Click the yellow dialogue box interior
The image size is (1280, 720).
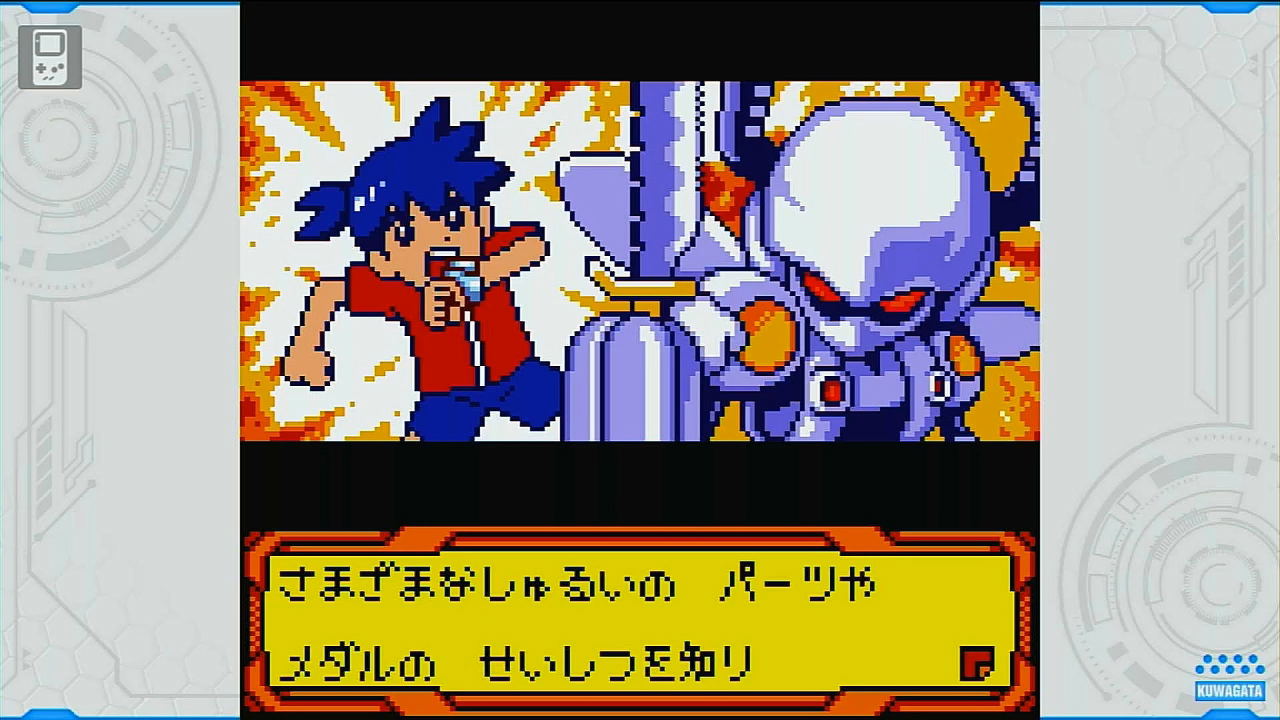(x=640, y=625)
